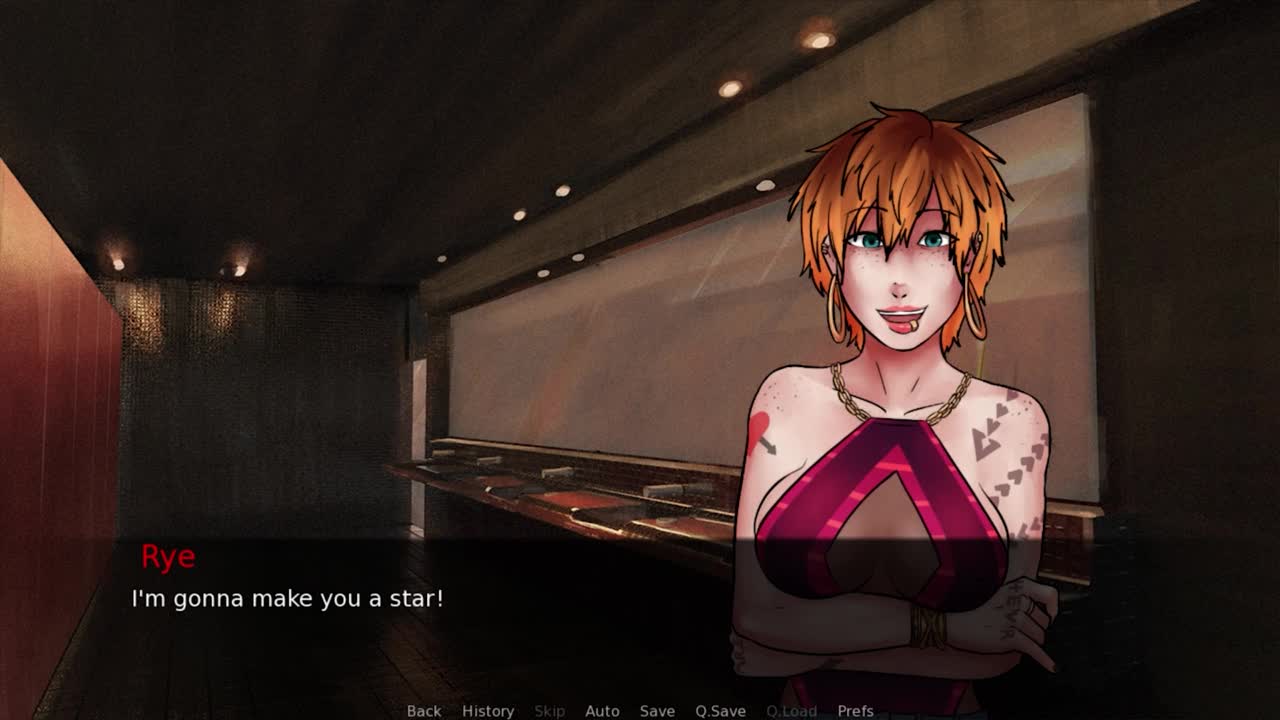This screenshot has height=720, width=1280.
Task: Go back one line with Back
Action: [423, 711]
